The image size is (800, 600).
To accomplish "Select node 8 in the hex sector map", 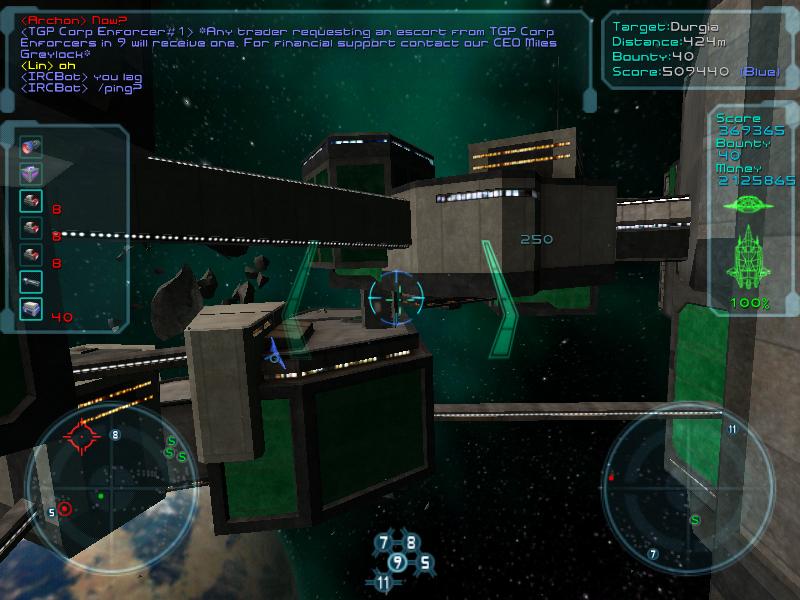I will point(410,543).
